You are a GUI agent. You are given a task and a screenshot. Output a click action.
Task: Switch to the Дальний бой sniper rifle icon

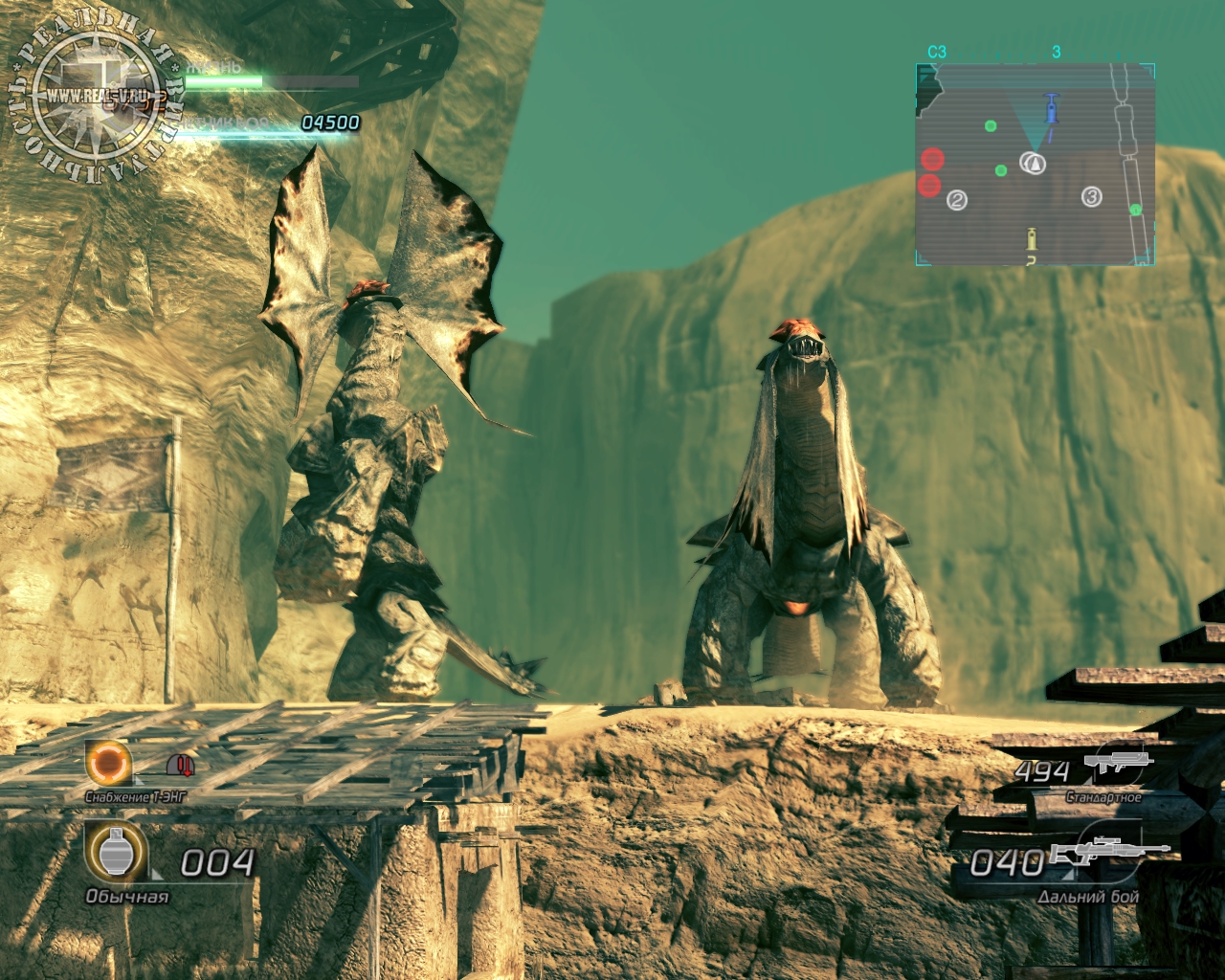tap(1108, 851)
